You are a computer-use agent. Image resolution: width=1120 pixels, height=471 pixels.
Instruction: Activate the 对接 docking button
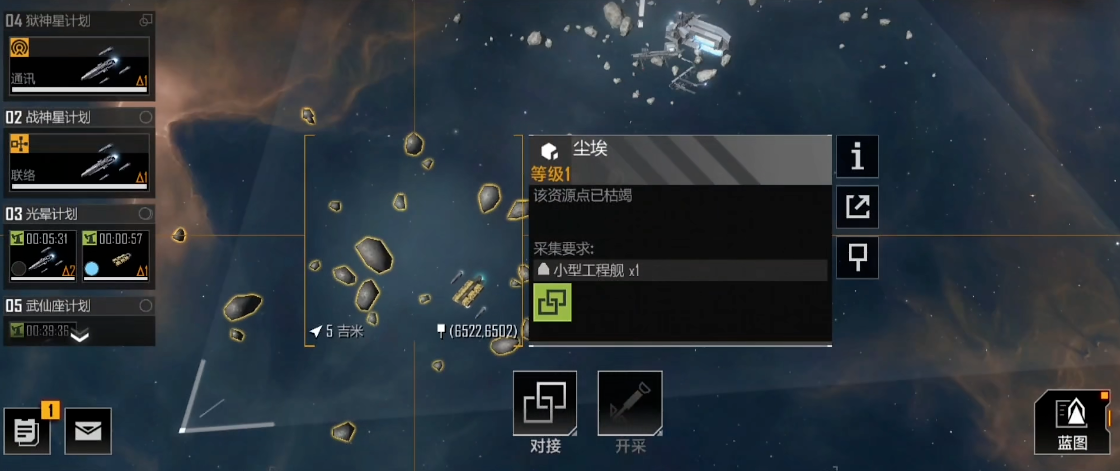pyautogui.click(x=545, y=403)
